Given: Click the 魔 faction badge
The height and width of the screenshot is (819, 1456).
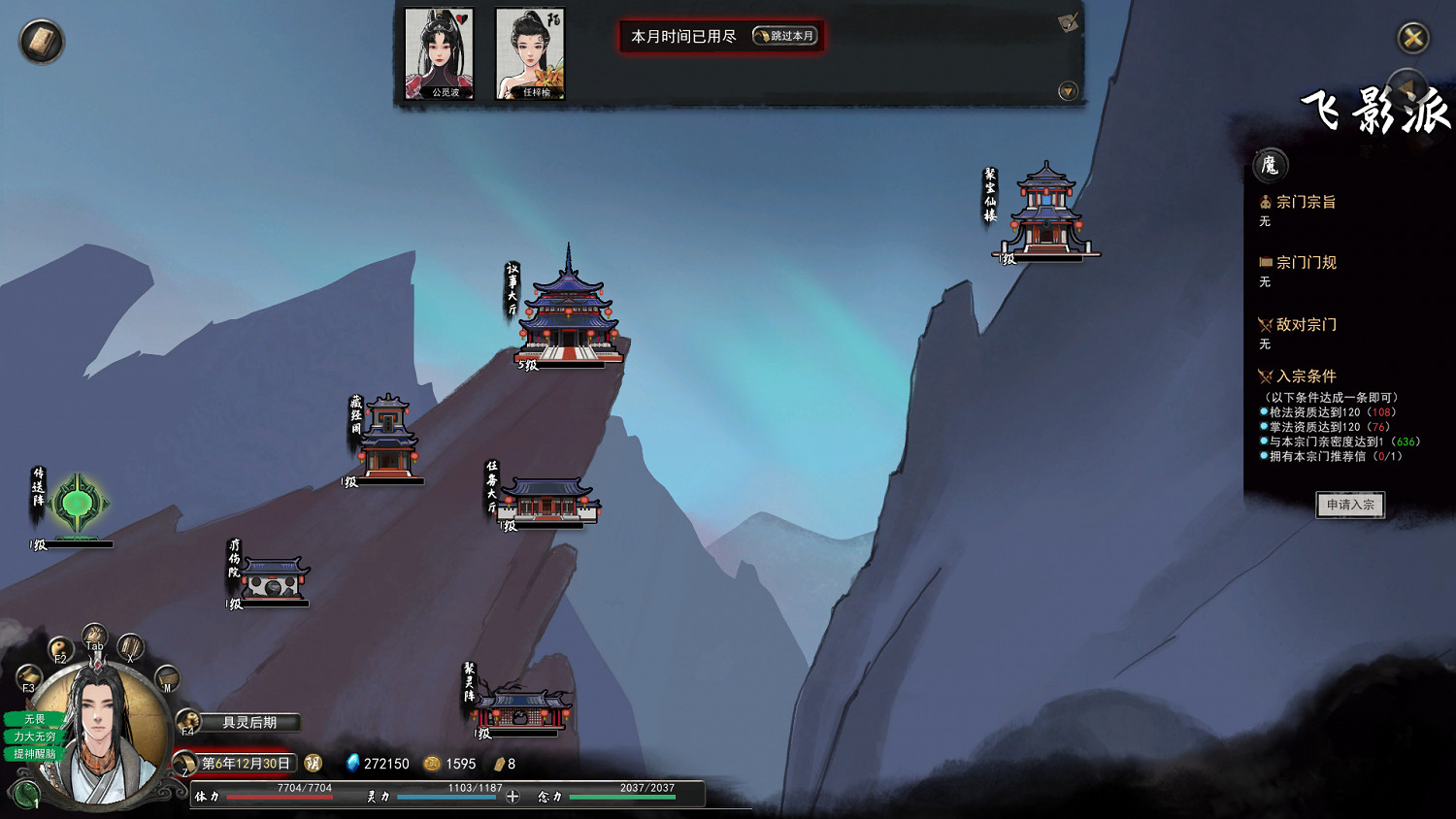Looking at the screenshot, I should tap(1270, 166).
